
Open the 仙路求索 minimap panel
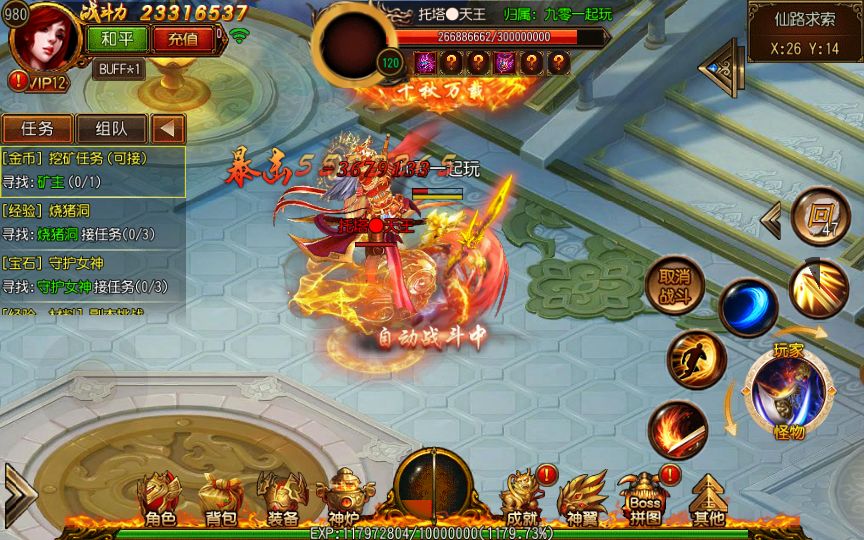pyautogui.click(x=804, y=31)
